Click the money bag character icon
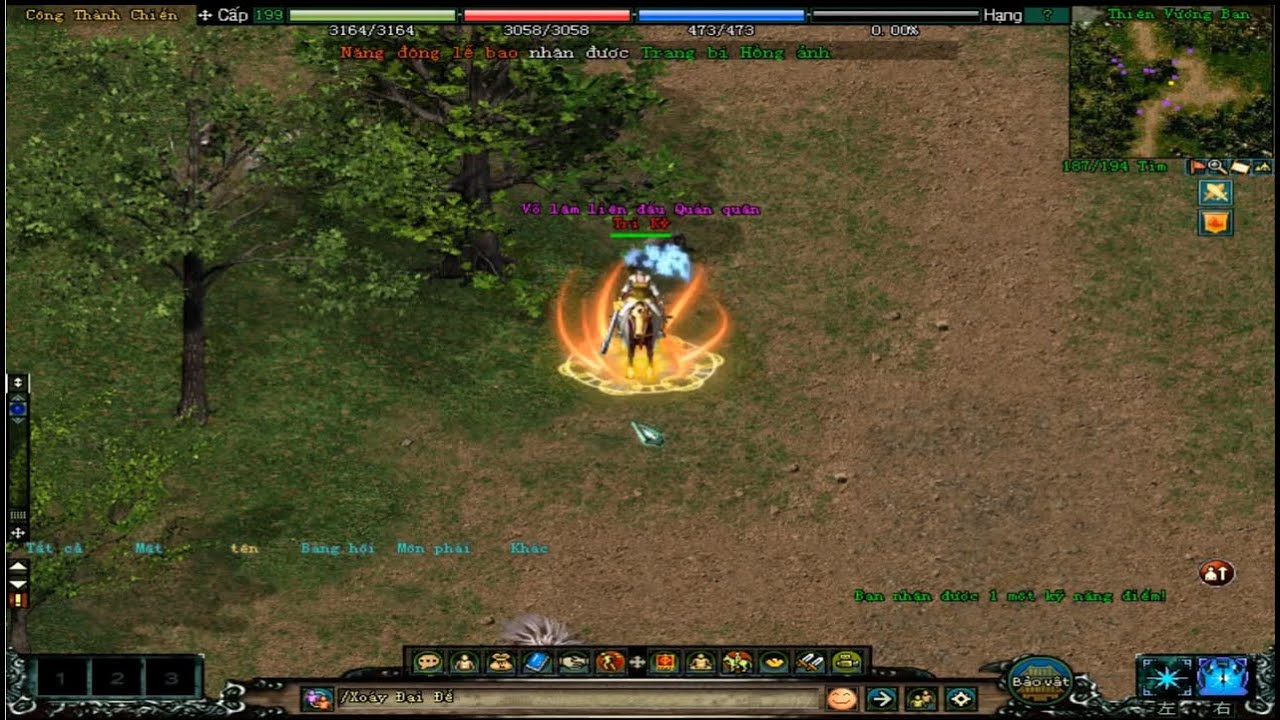 tap(501, 662)
